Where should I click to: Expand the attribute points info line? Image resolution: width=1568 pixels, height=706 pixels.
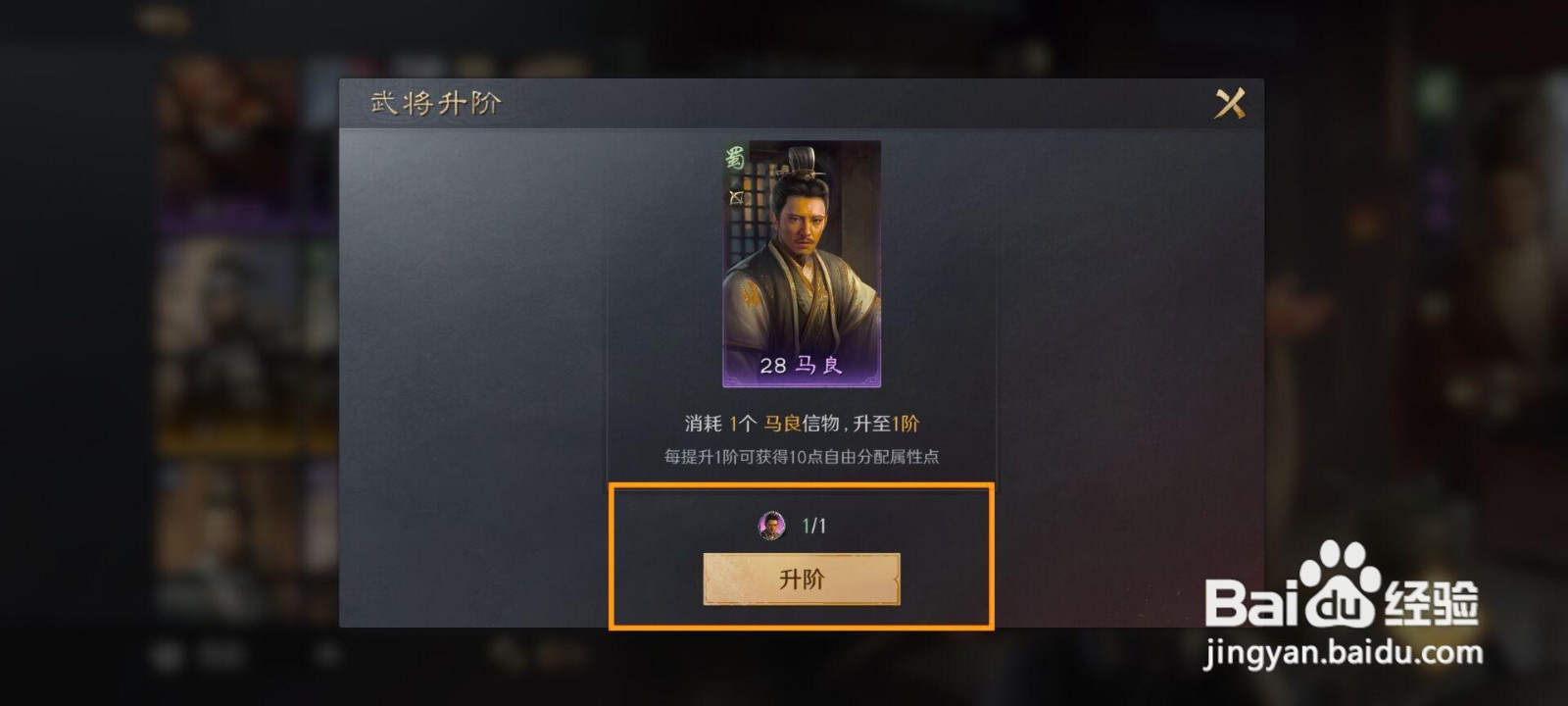coord(802,456)
